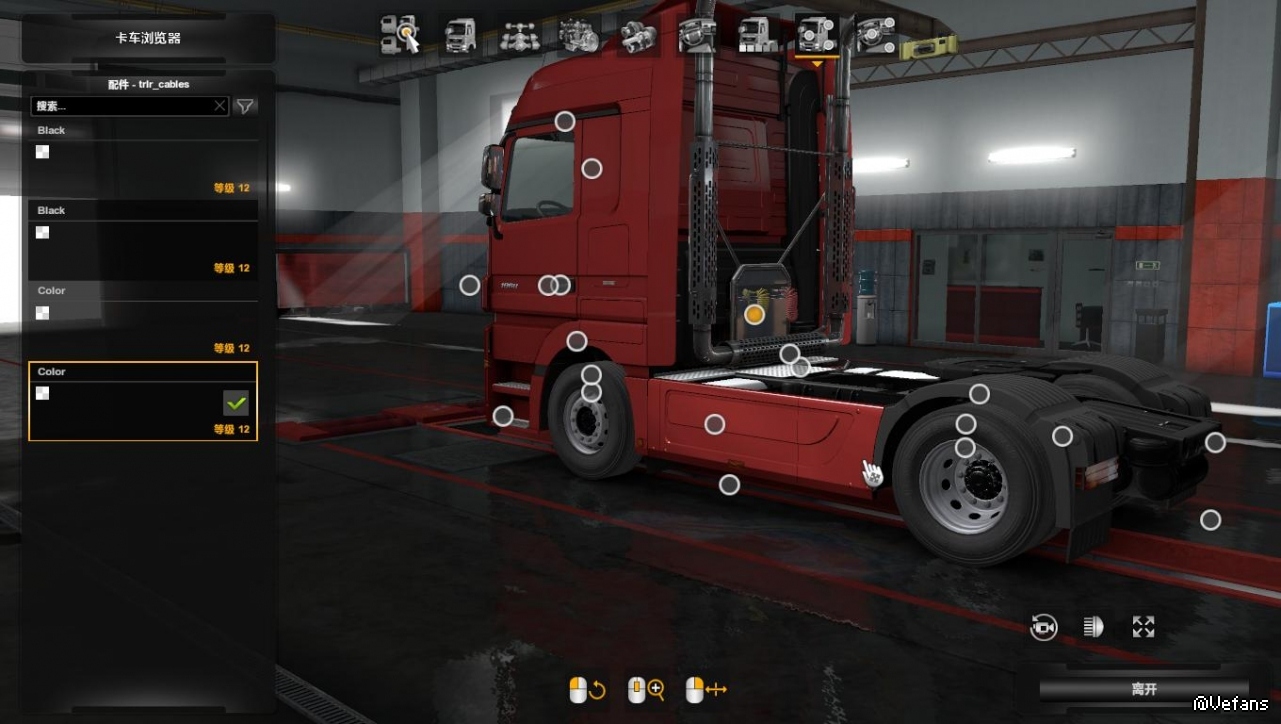
Task: Toggle fullscreen view with the arrows icon
Action: (x=1143, y=627)
